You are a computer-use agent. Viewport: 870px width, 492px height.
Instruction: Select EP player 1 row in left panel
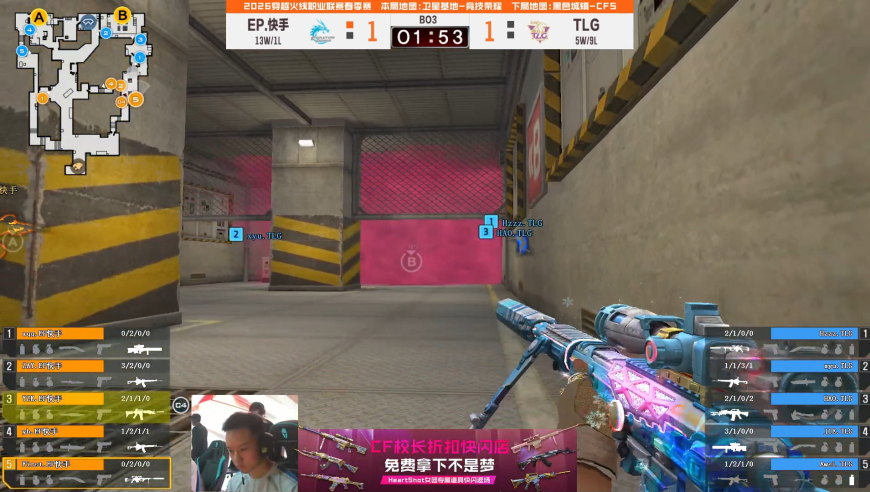(85, 342)
